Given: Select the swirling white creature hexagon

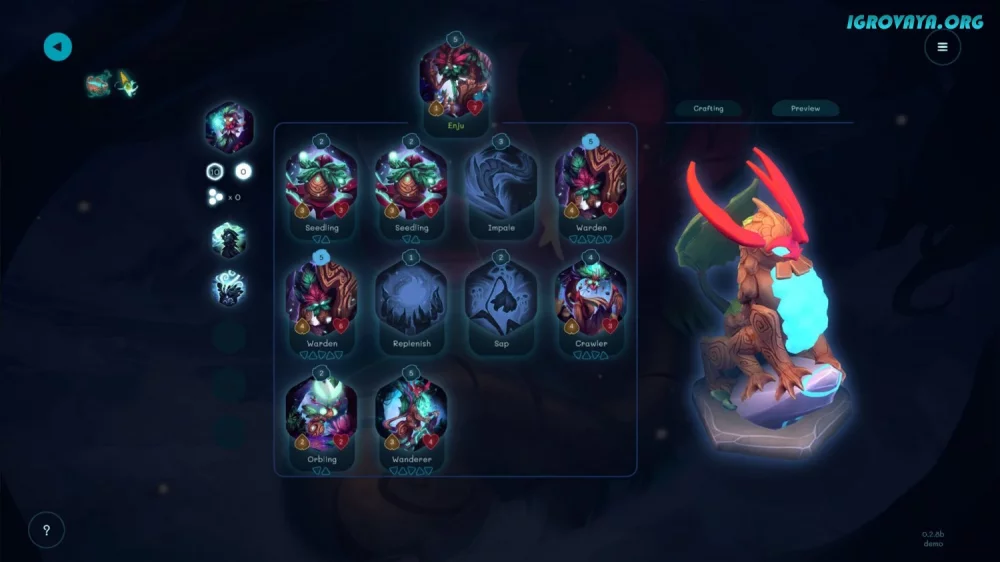Looking at the screenshot, I should 229,289.
